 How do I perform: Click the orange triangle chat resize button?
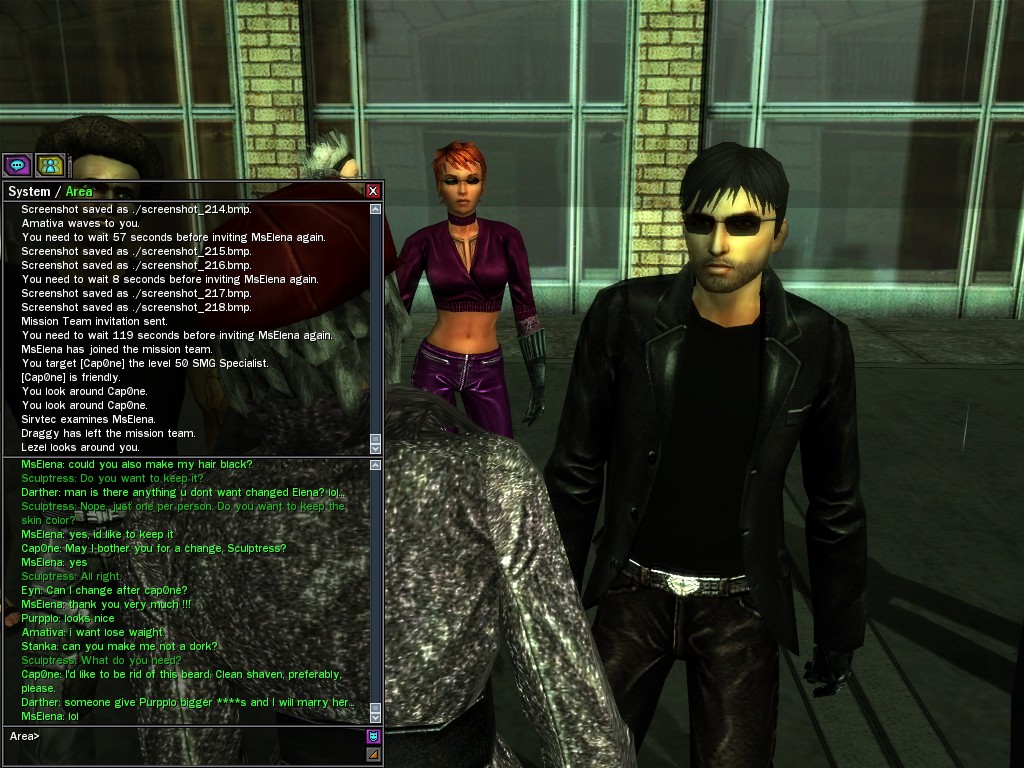point(374,754)
